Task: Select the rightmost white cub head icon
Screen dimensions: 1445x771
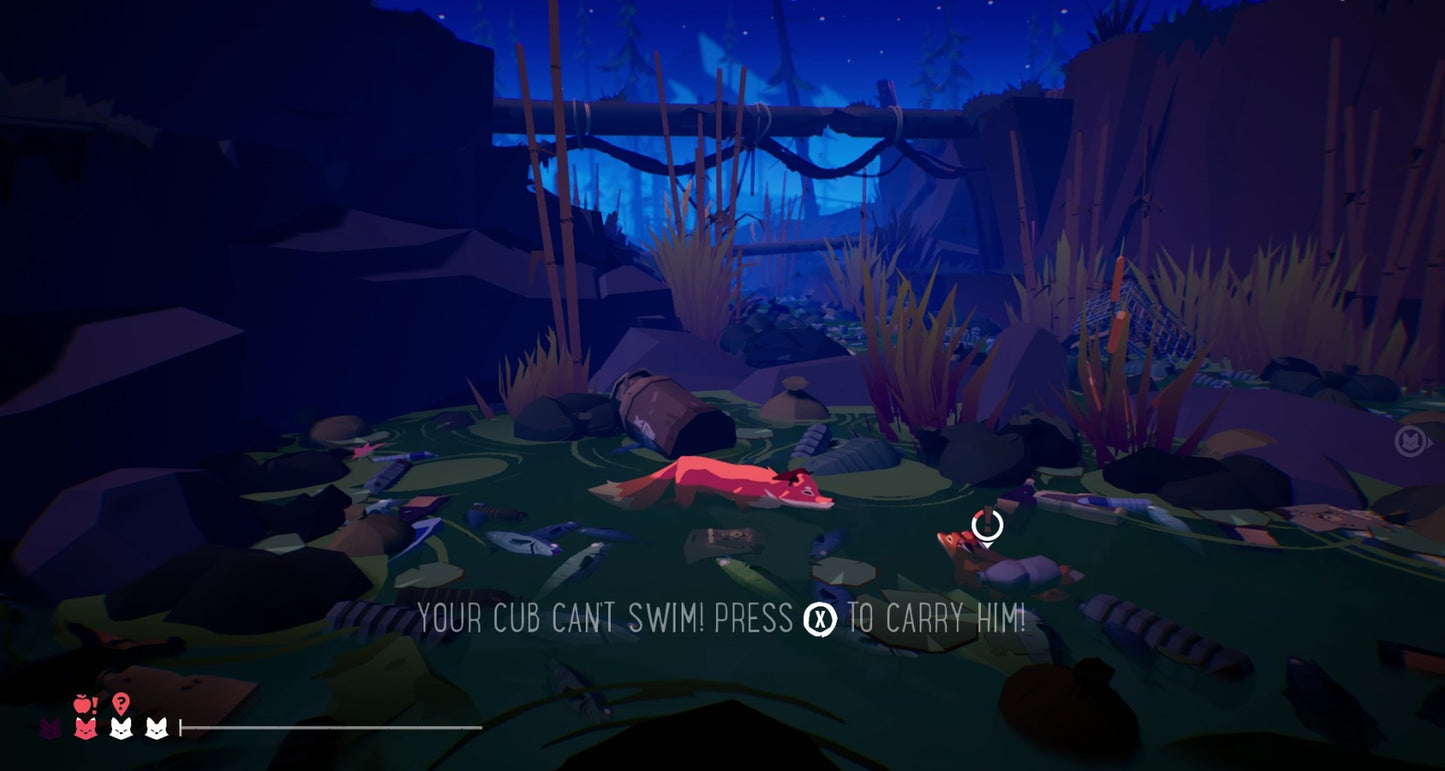Action: tap(155, 728)
